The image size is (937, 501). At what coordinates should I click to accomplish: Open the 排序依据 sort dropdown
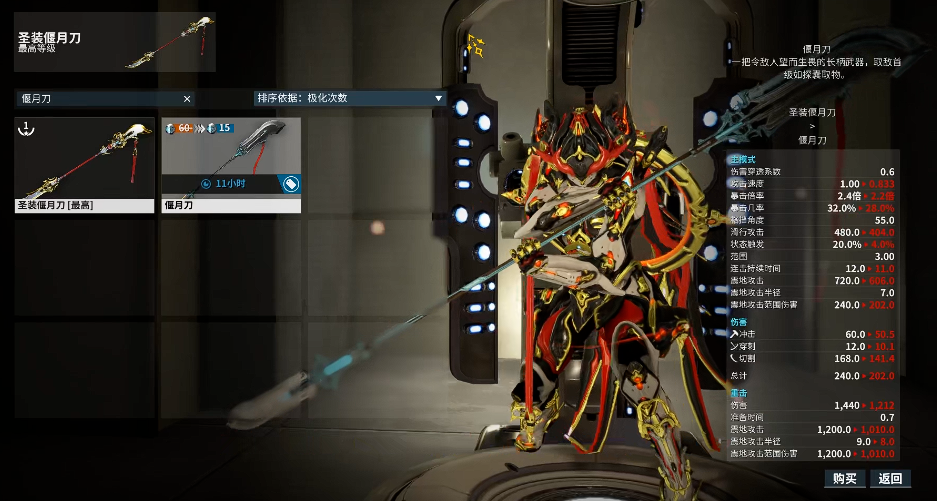[x=350, y=98]
